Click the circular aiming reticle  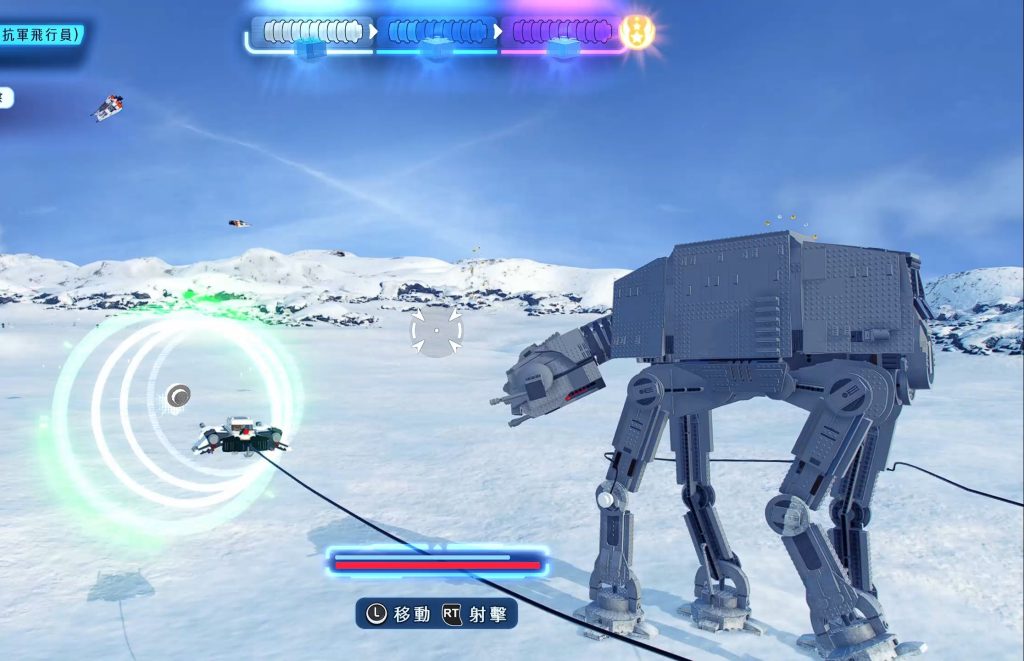[x=436, y=331]
